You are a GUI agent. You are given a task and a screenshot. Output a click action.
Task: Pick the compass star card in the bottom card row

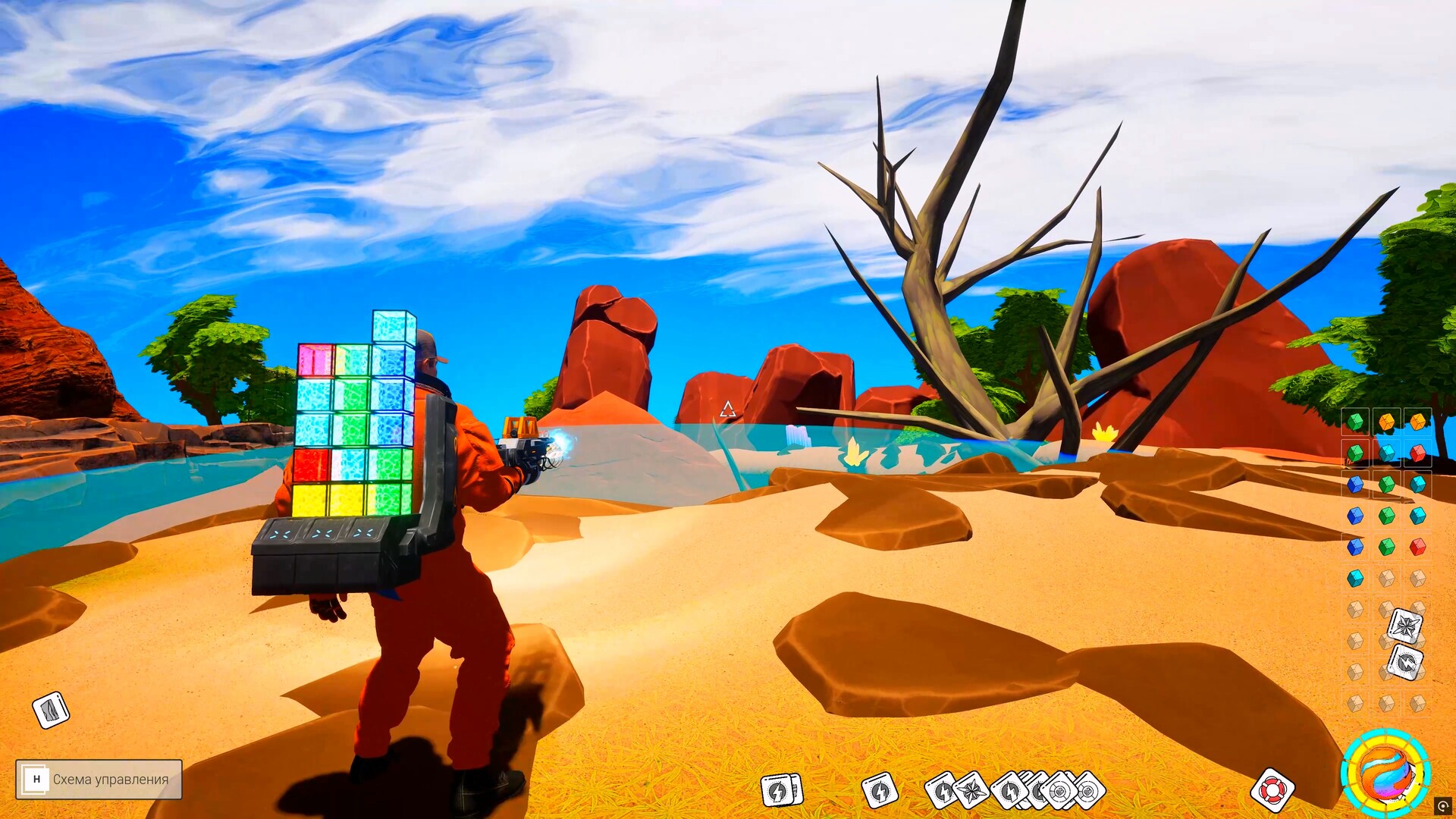tap(971, 791)
